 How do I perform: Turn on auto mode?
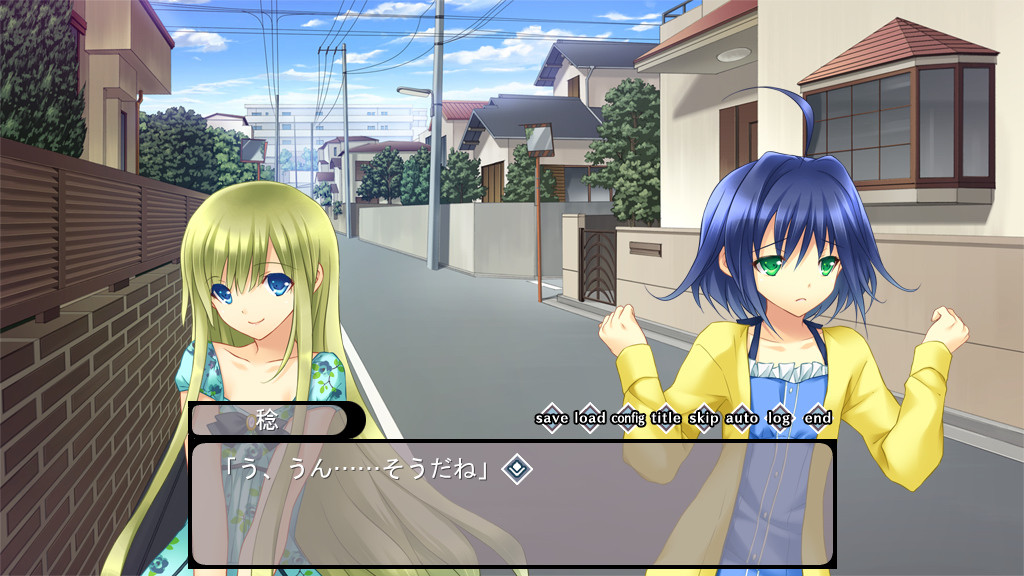tap(741, 418)
